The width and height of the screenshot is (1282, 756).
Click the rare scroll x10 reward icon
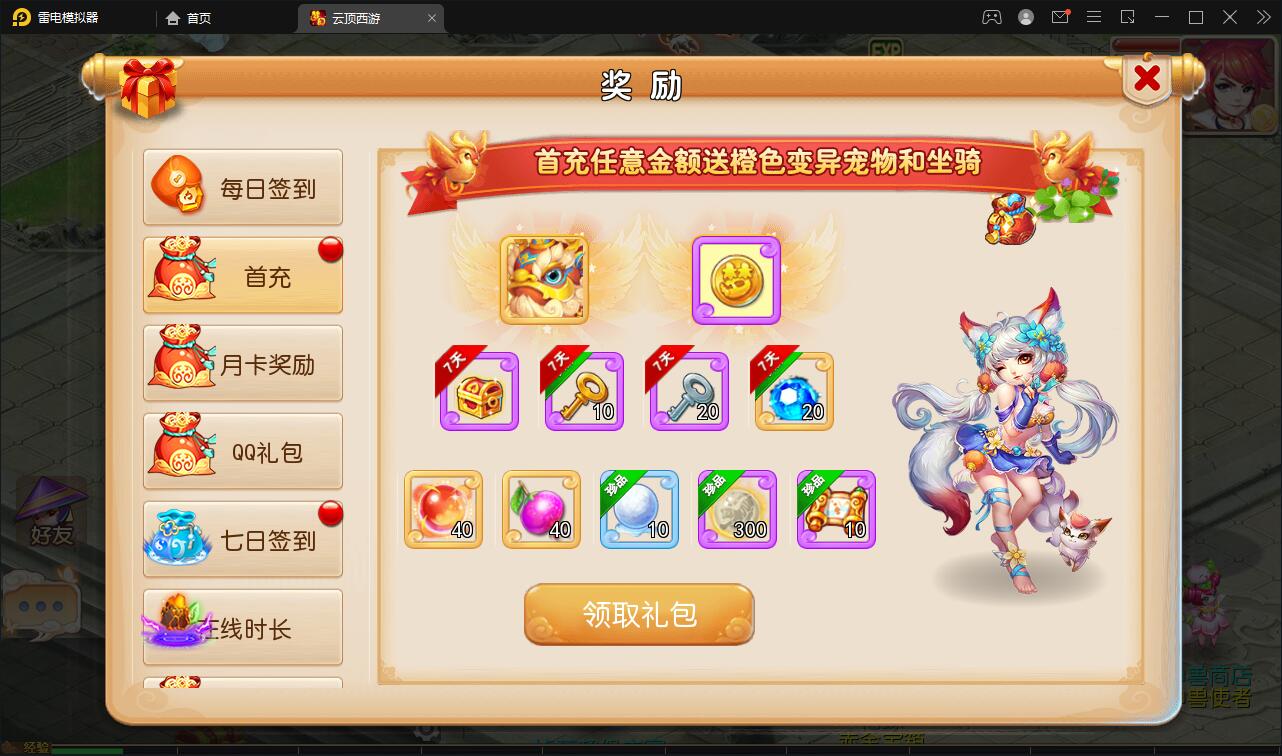835,510
